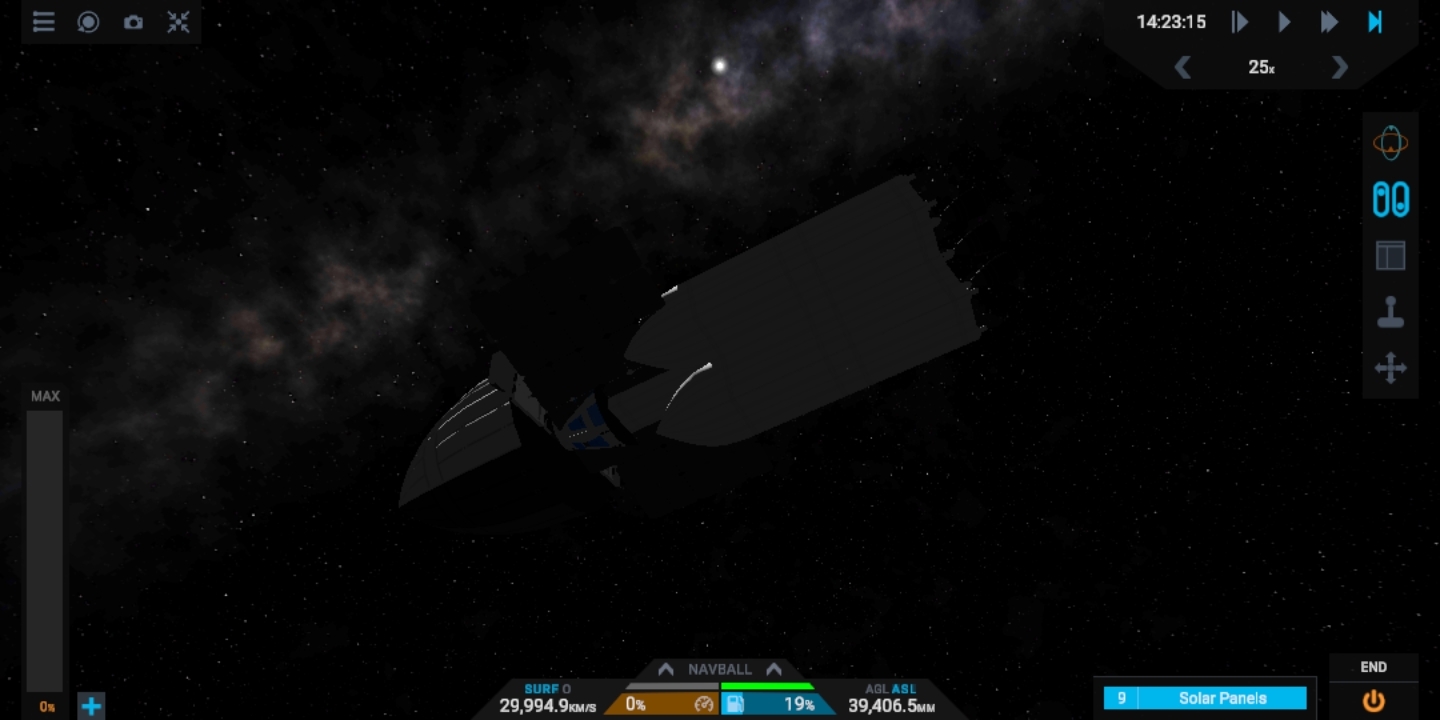Decrease time warp with left arrow
The width and height of the screenshot is (1440, 720).
tap(1183, 67)
